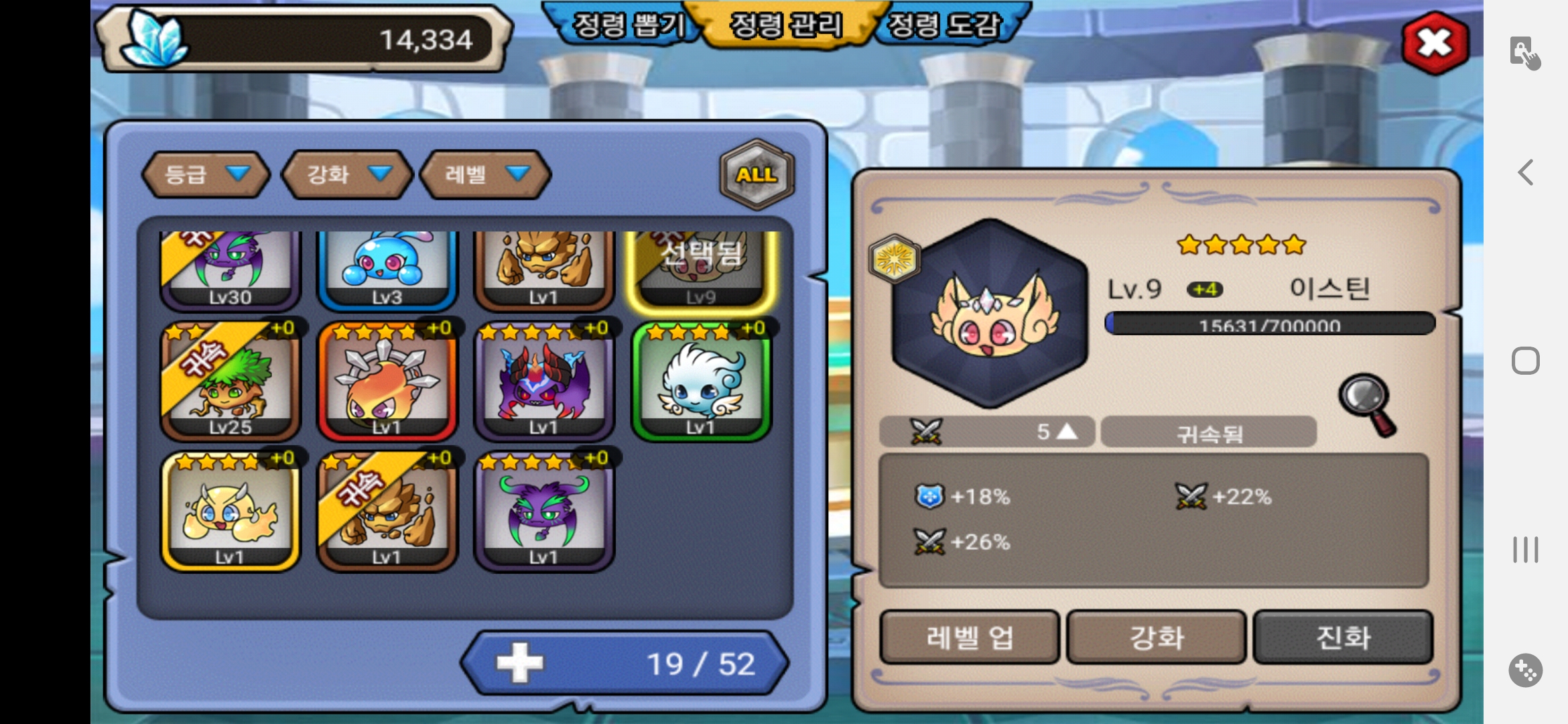Switch to the 정령 뽑기 tab
This screenshot has width=1568, height=724.
tap(627, 25)
